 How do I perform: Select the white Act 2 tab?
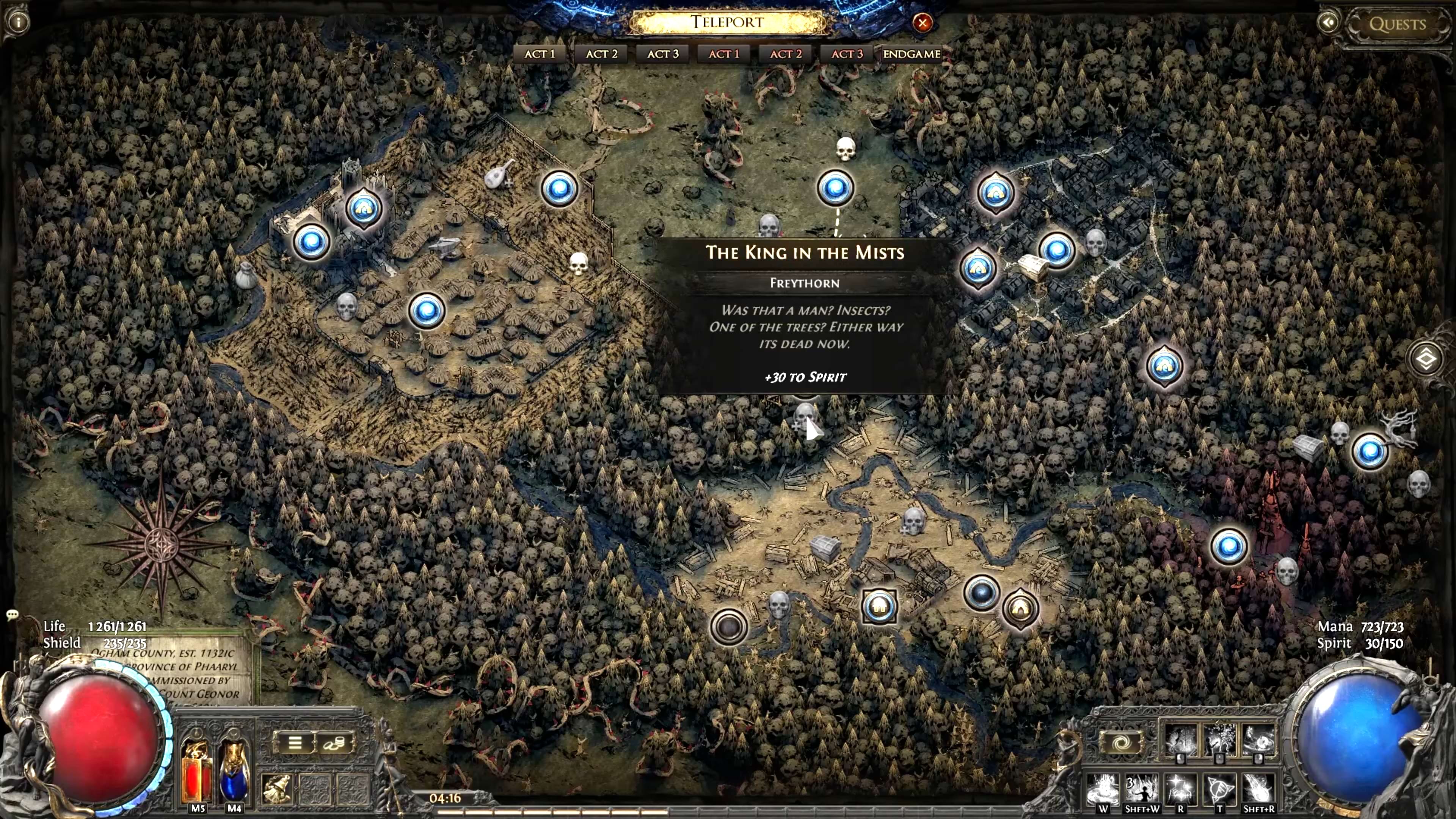tap(601, 54)
